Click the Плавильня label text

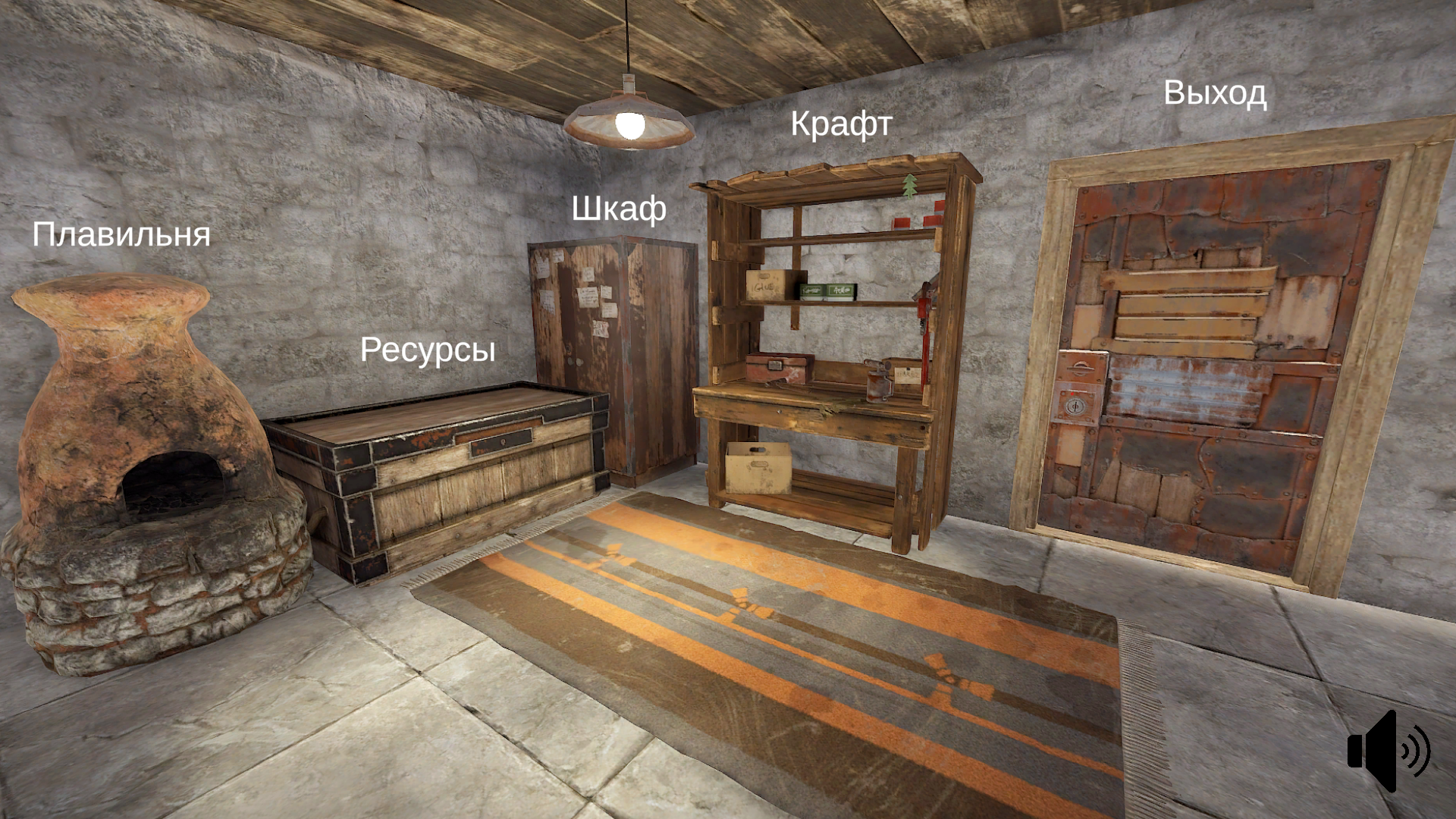(x=121, y=235)
